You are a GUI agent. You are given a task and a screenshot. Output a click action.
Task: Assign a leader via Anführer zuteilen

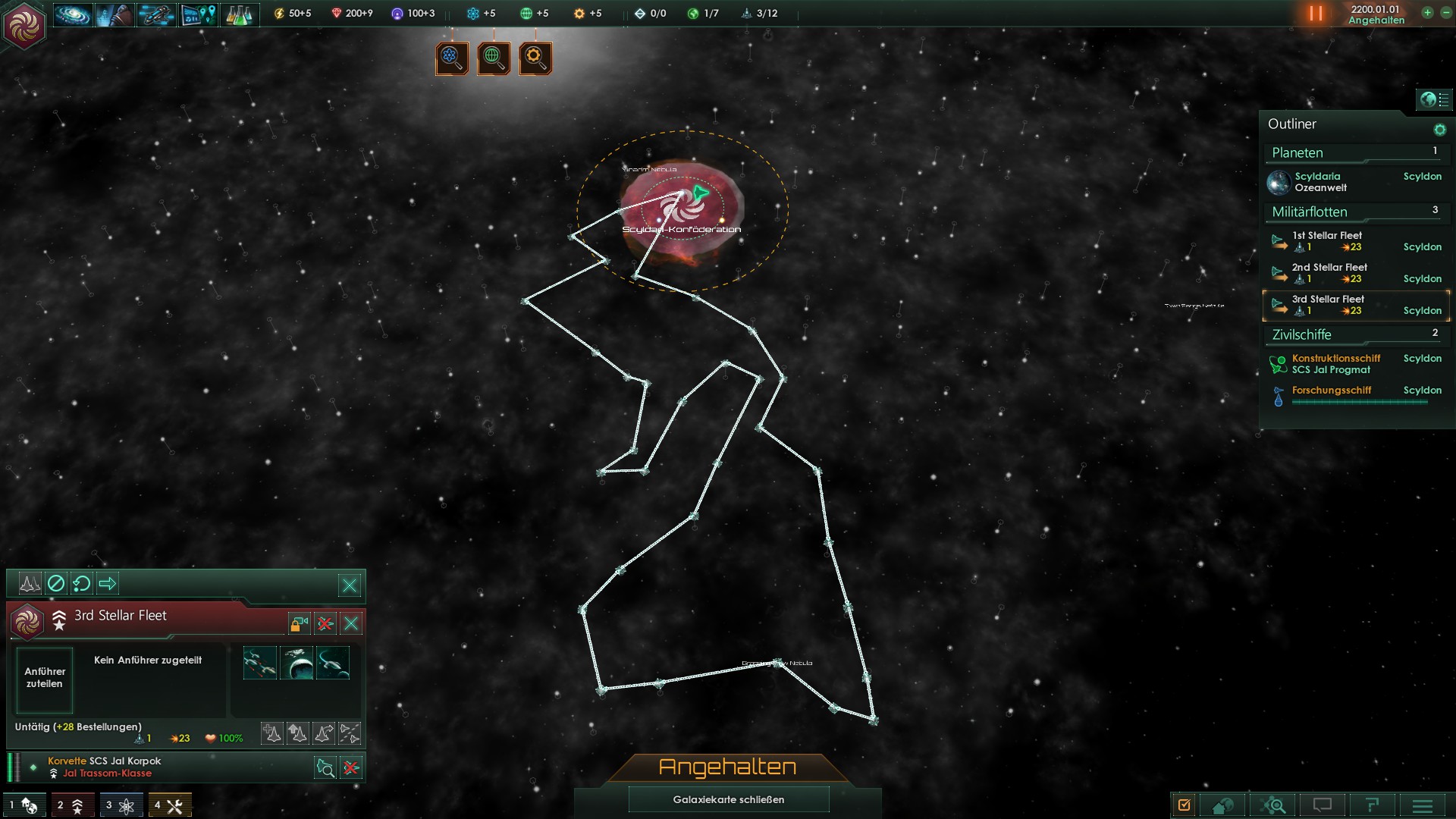[45, 678]
